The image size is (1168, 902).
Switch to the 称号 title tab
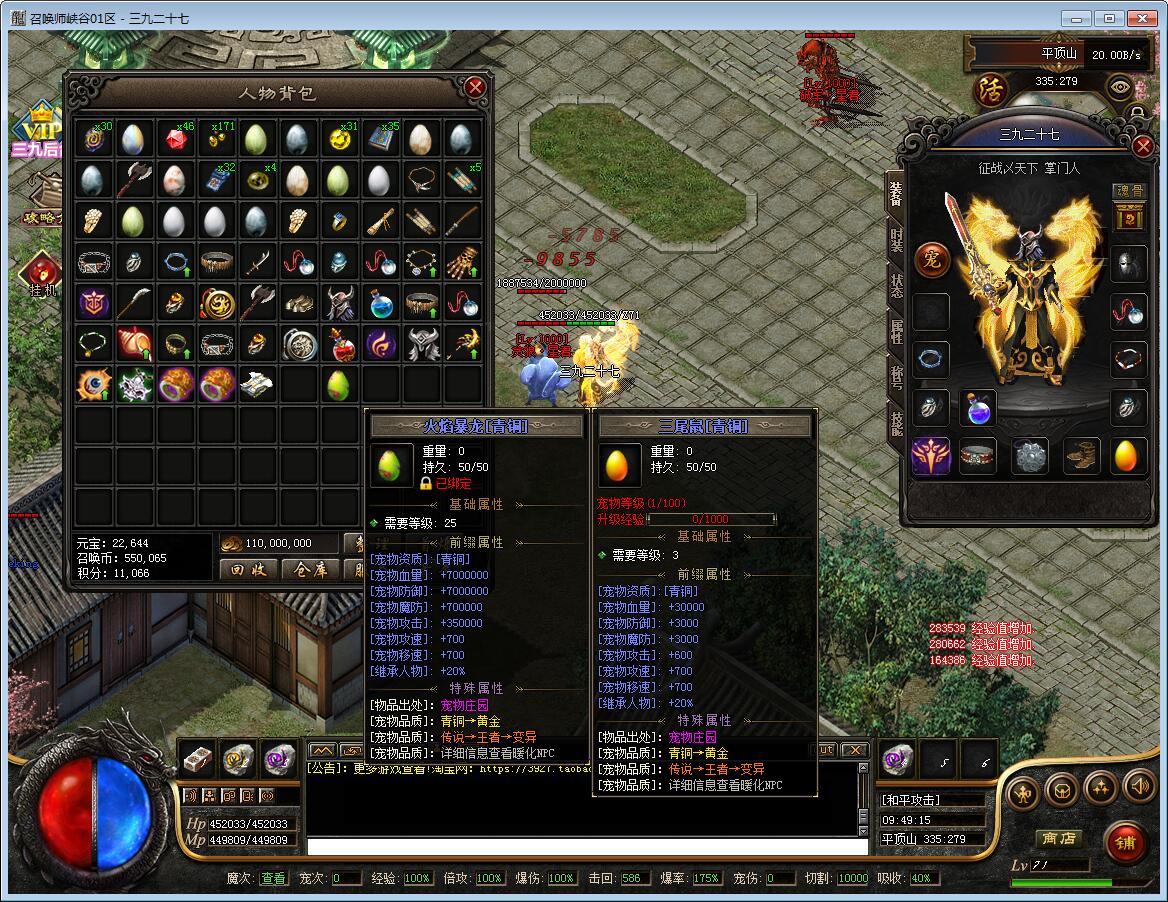pyautogui.click(x=896, y=377)
